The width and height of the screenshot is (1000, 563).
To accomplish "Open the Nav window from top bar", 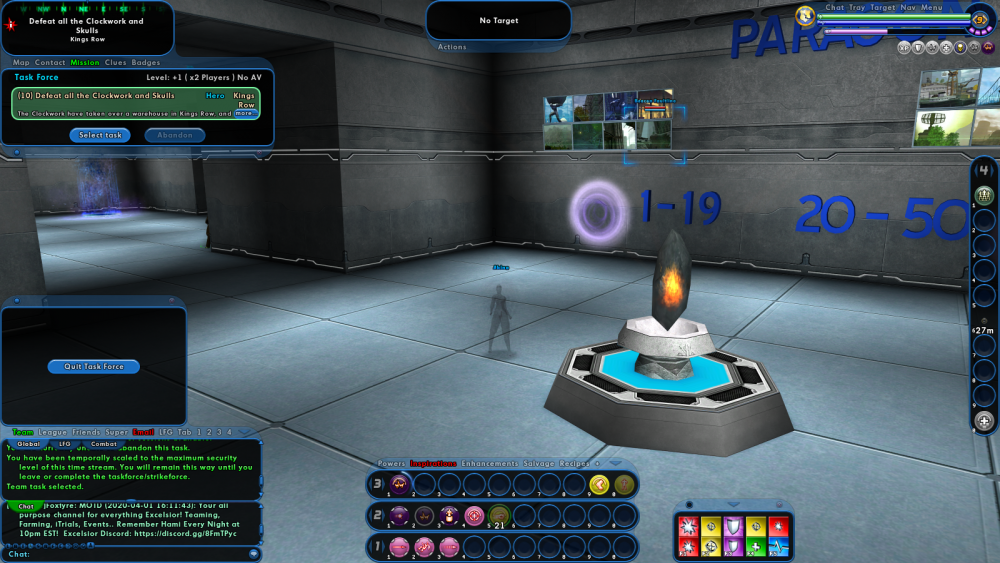I will tap(907, 7).
